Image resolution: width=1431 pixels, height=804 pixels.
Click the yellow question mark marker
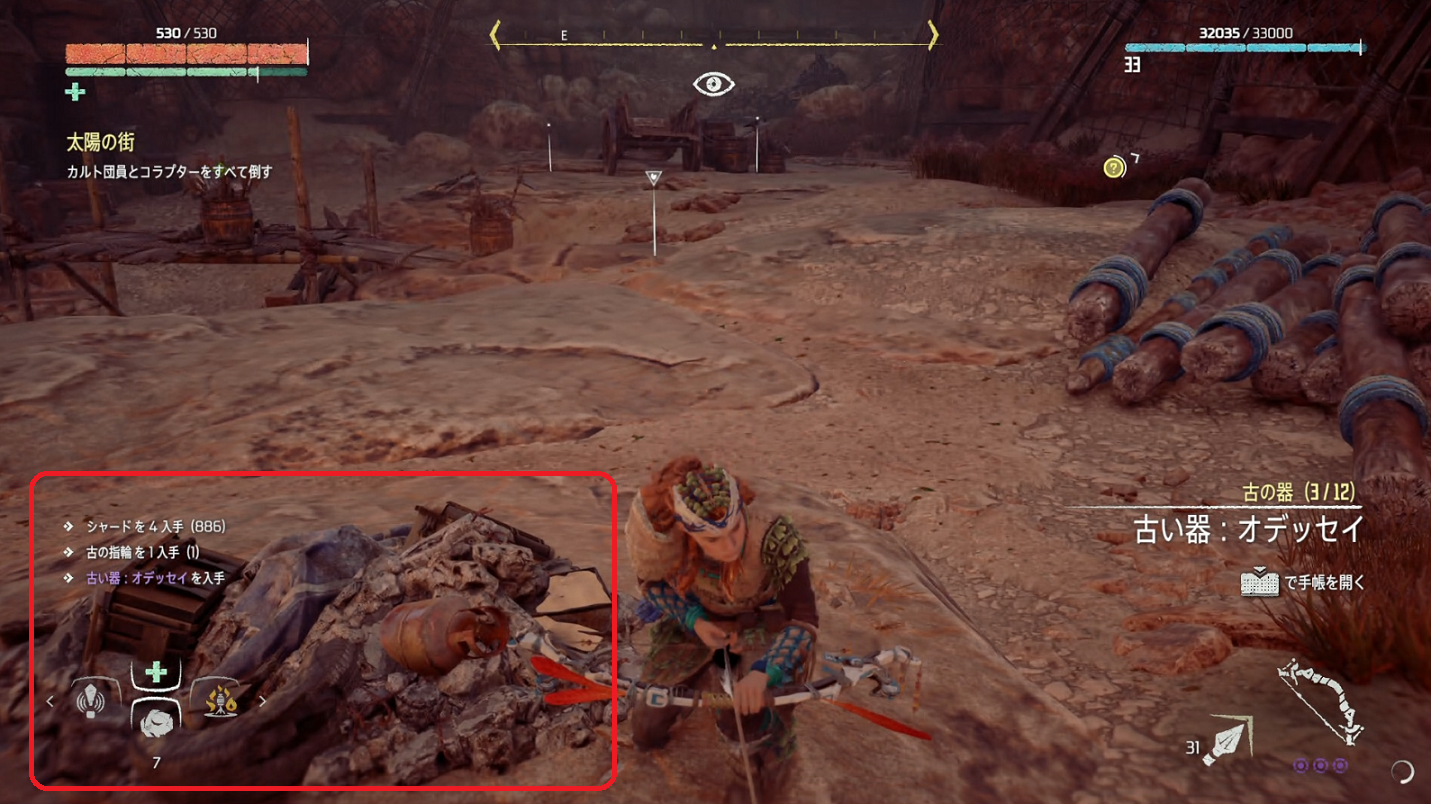[1114, 168]
